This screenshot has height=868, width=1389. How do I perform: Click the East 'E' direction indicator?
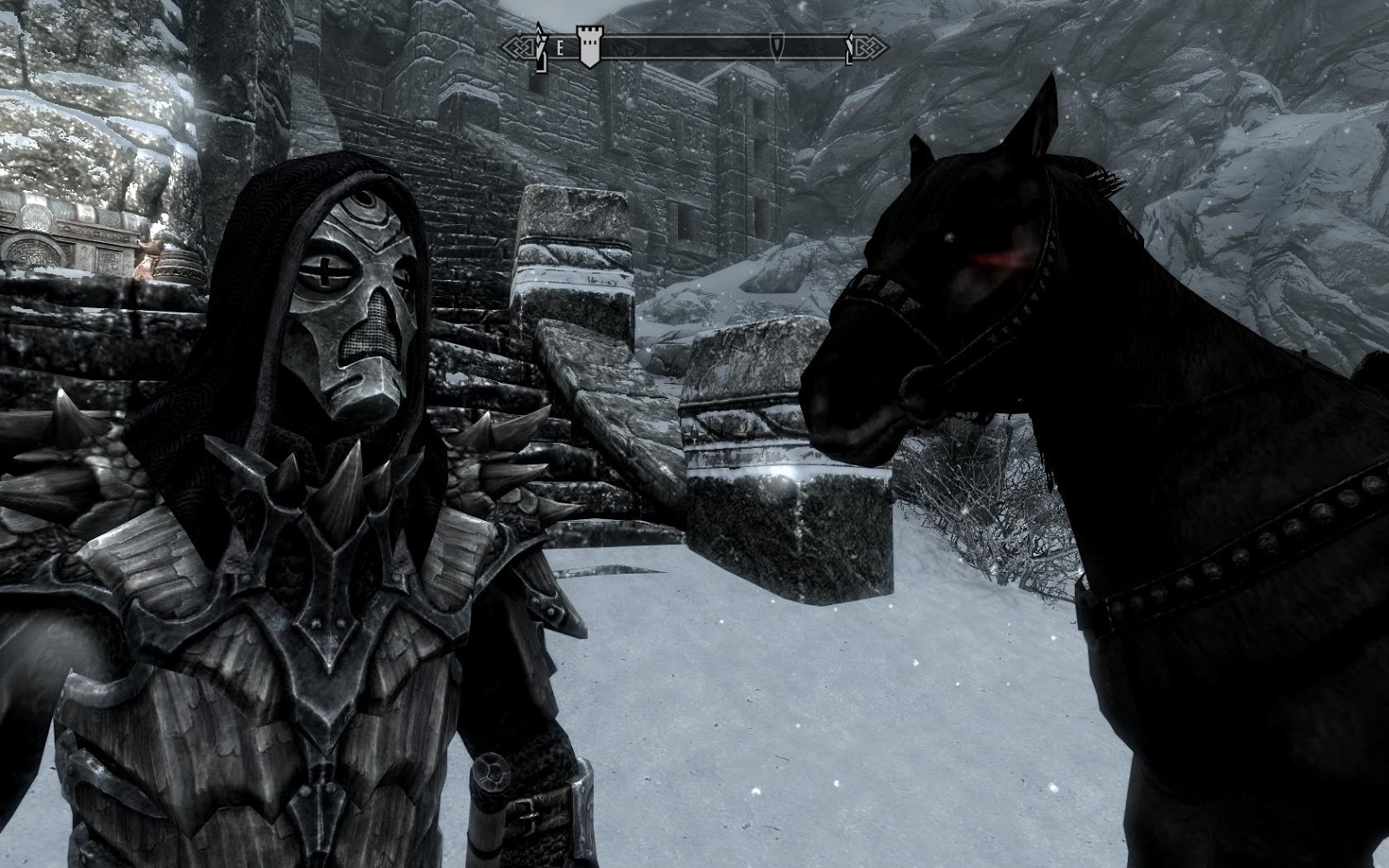click(561, 45)
